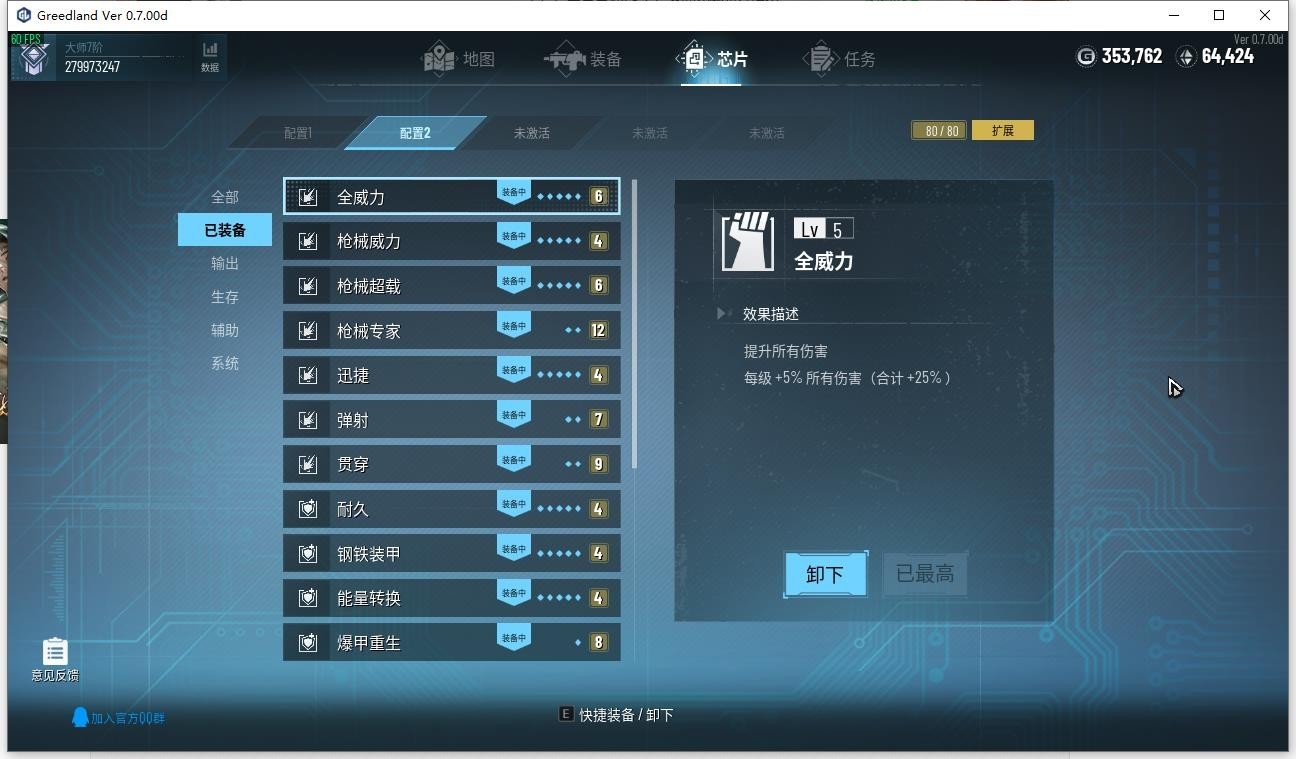Select the 输出 category filter
The width and height of the screenshot is (1296, 759).
coord(226,263)
